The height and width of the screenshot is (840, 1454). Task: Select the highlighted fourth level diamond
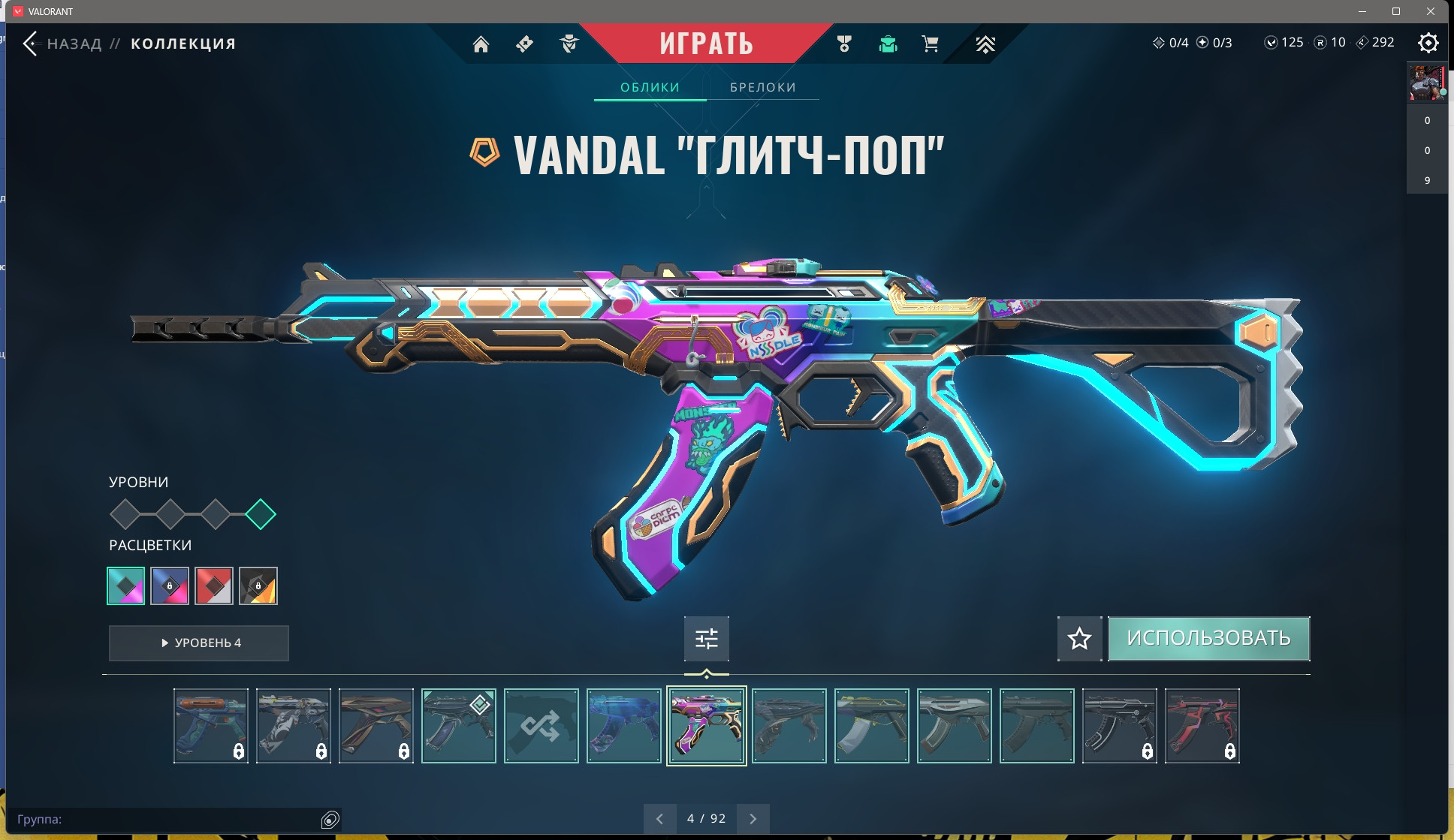click(261, 514)
